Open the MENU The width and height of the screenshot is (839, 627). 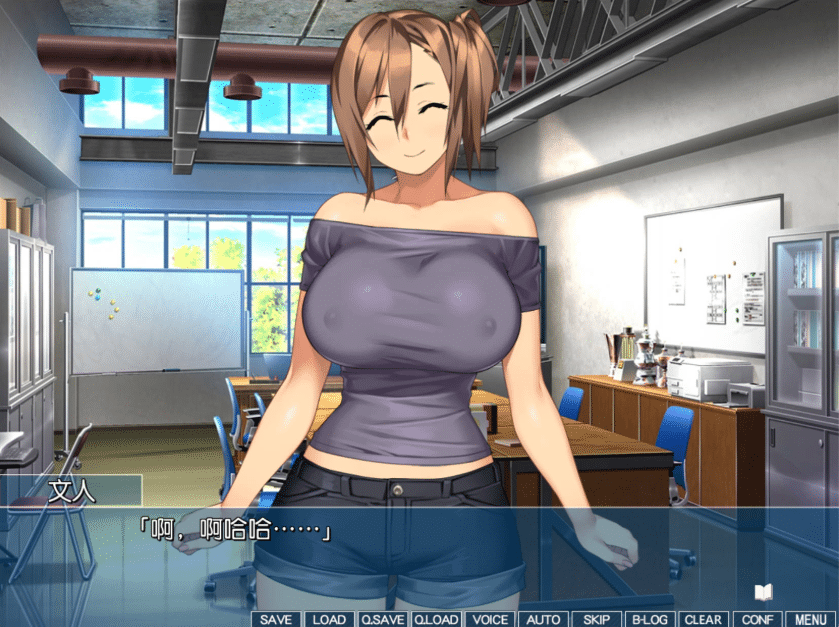[x=811, y=619]
